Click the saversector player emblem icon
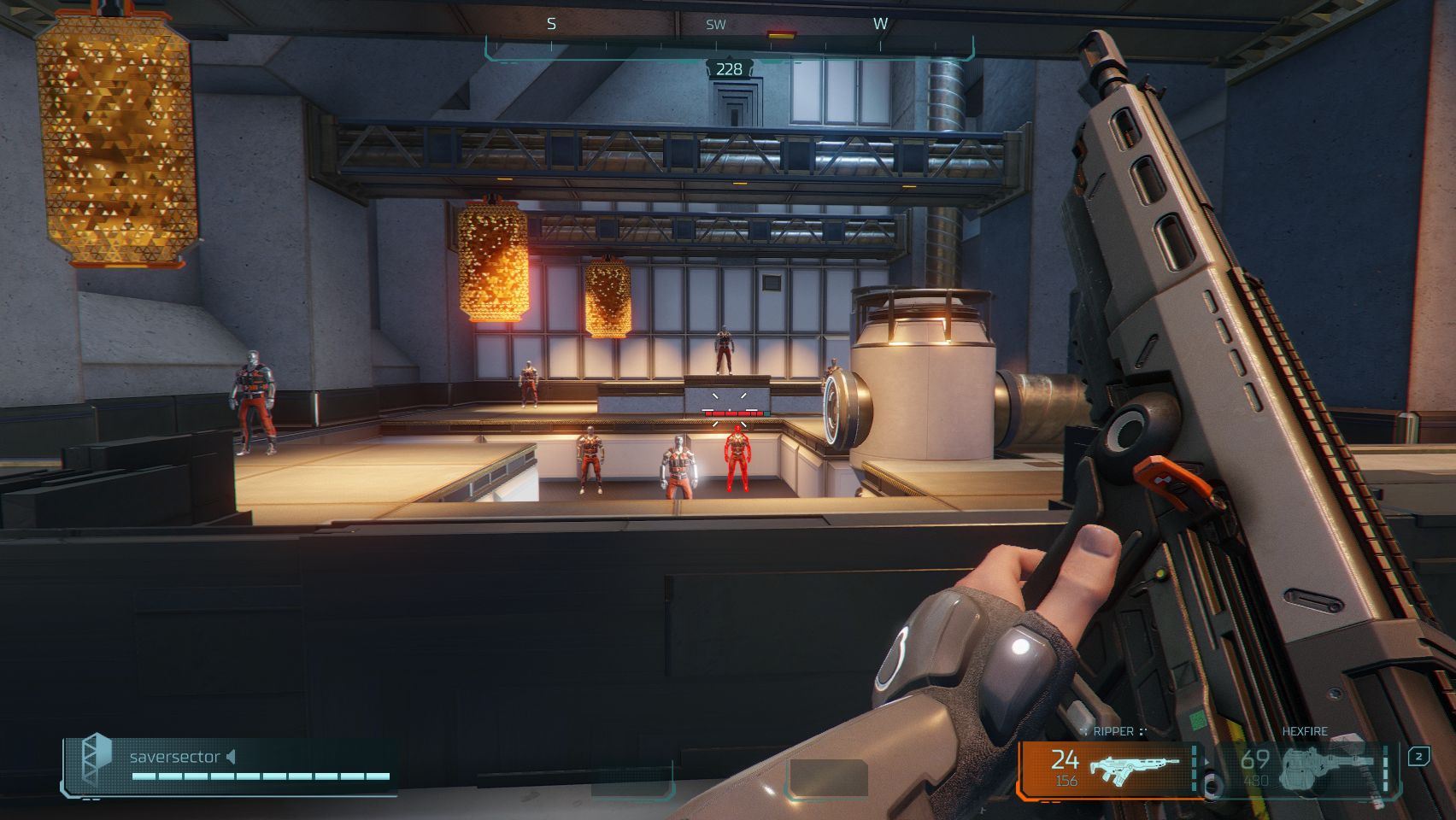This screenshot has width=1456, height=820. point(96,758)
